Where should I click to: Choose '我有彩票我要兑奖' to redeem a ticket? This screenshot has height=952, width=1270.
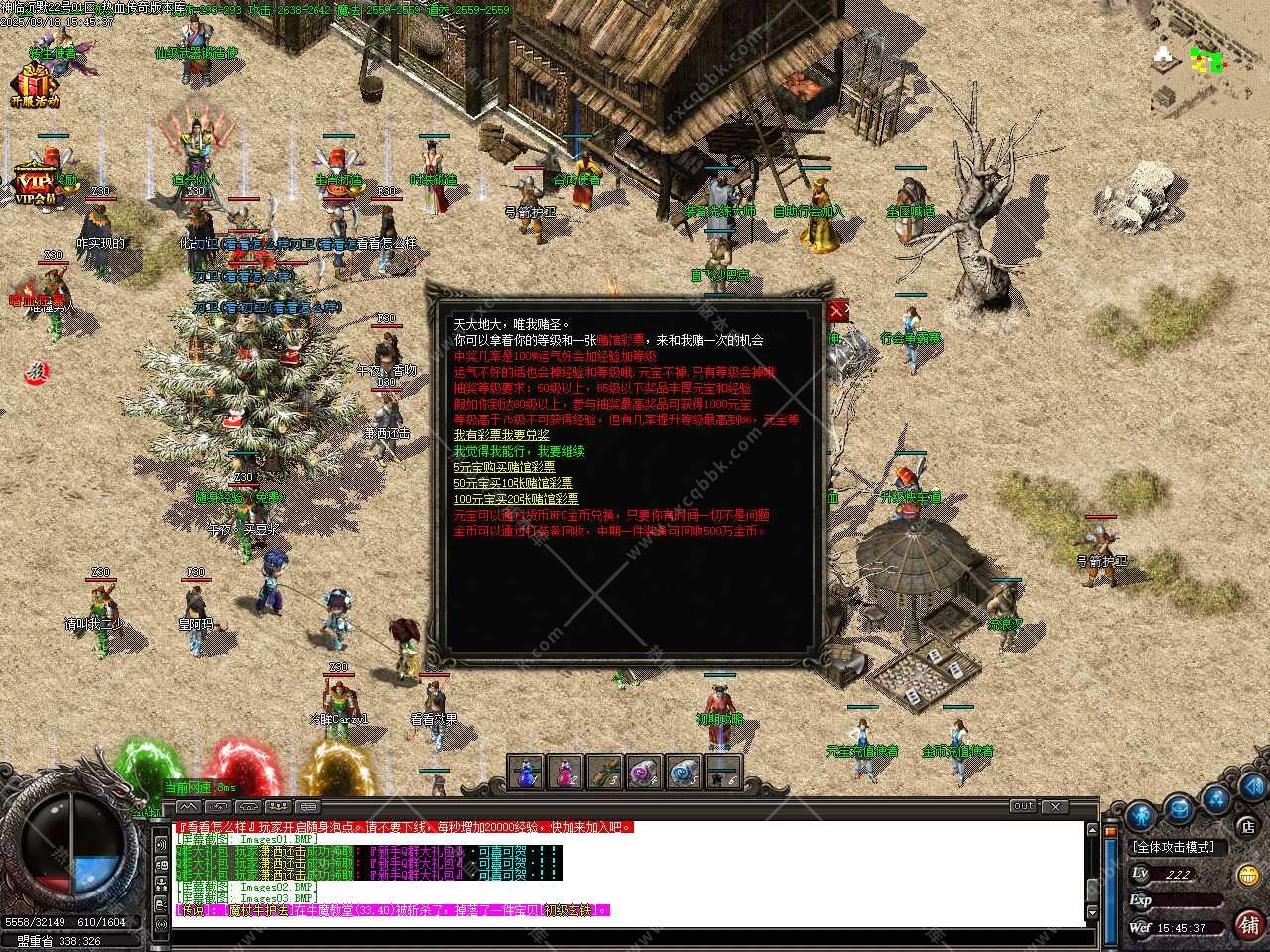pos(501,435)
